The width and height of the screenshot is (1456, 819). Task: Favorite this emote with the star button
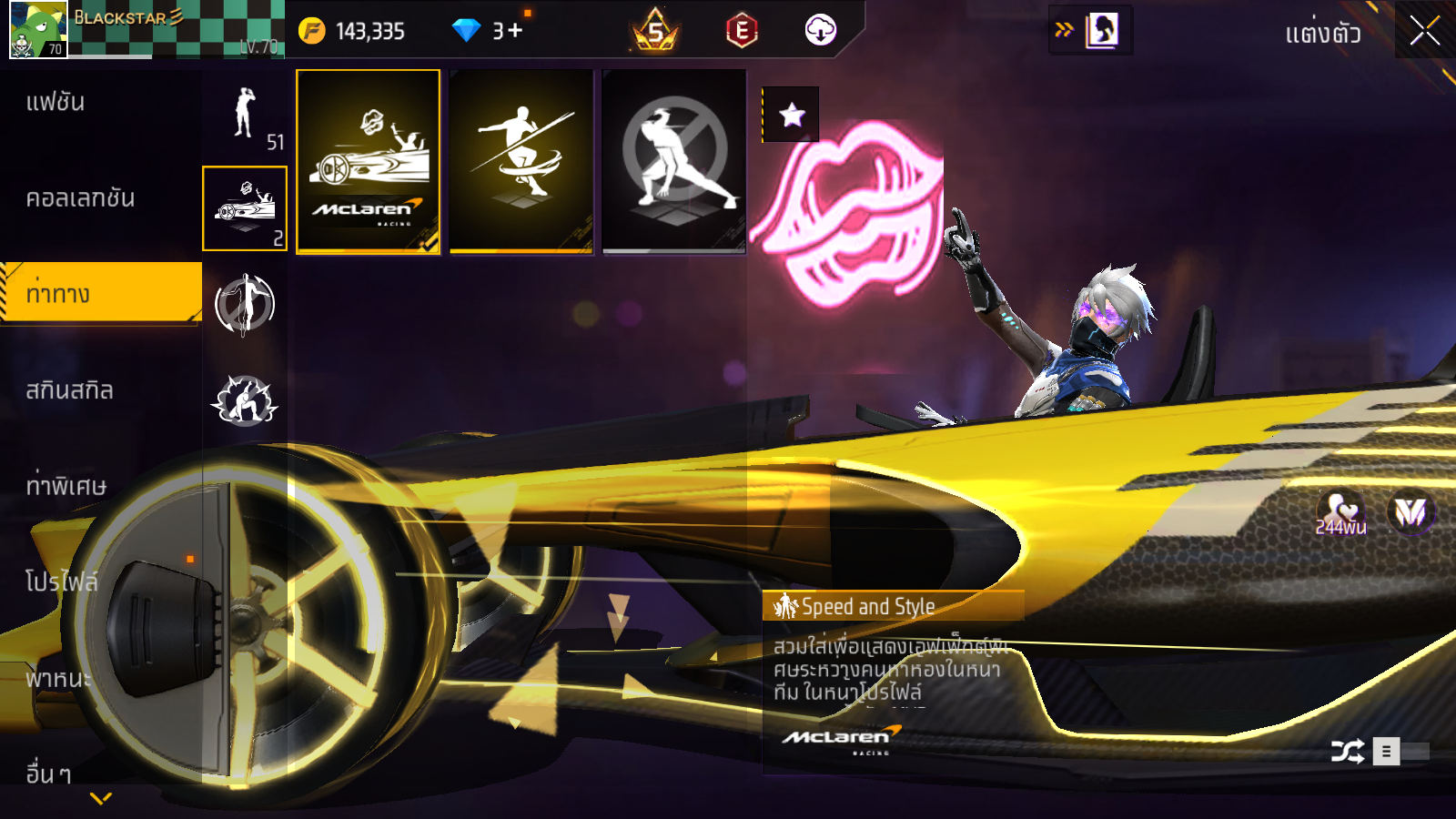click(792, 115)
